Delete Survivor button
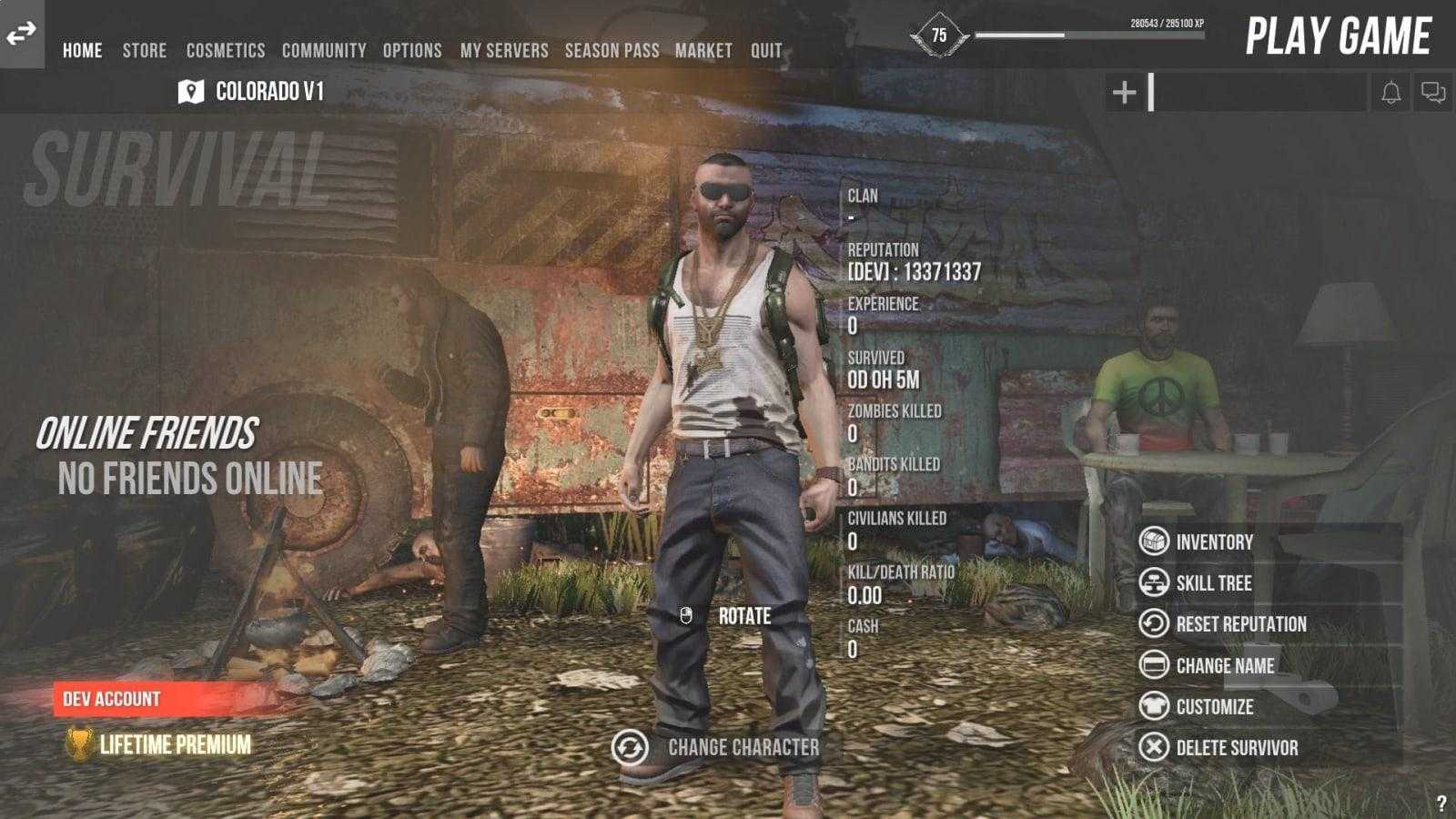1456x819 pixels. pyautogui.click(x=1237, y=748)
